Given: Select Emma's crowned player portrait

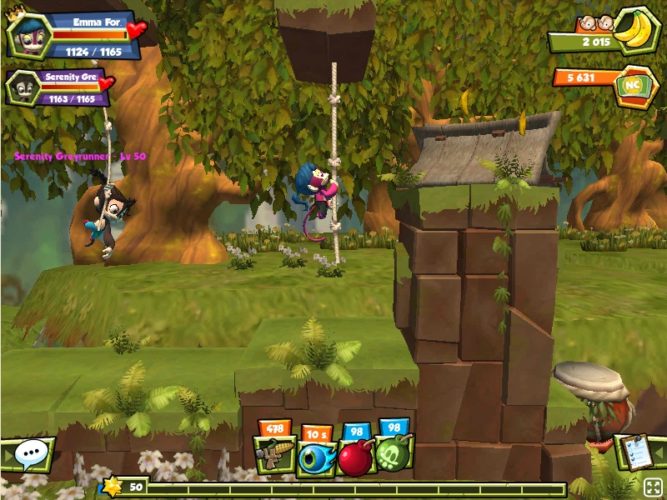Looking at the screenshot, I should coord(29,36).
